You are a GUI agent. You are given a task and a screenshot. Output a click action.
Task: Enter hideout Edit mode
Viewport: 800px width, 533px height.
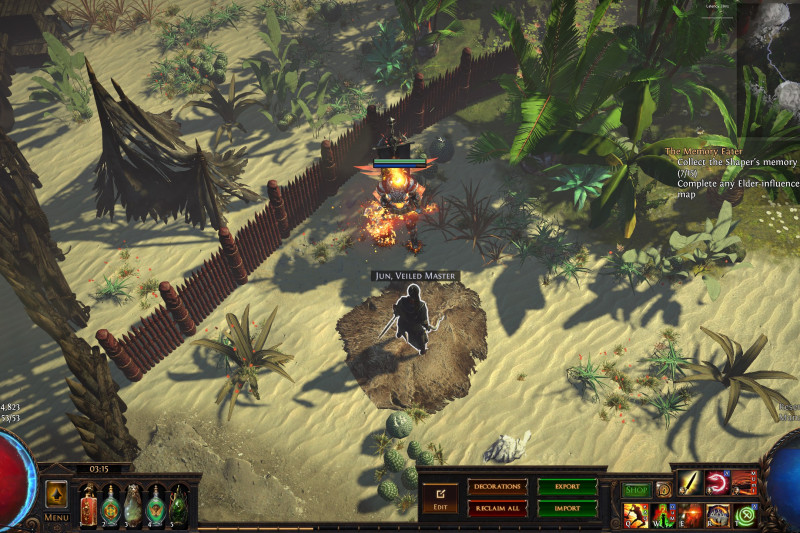point(439,496)
